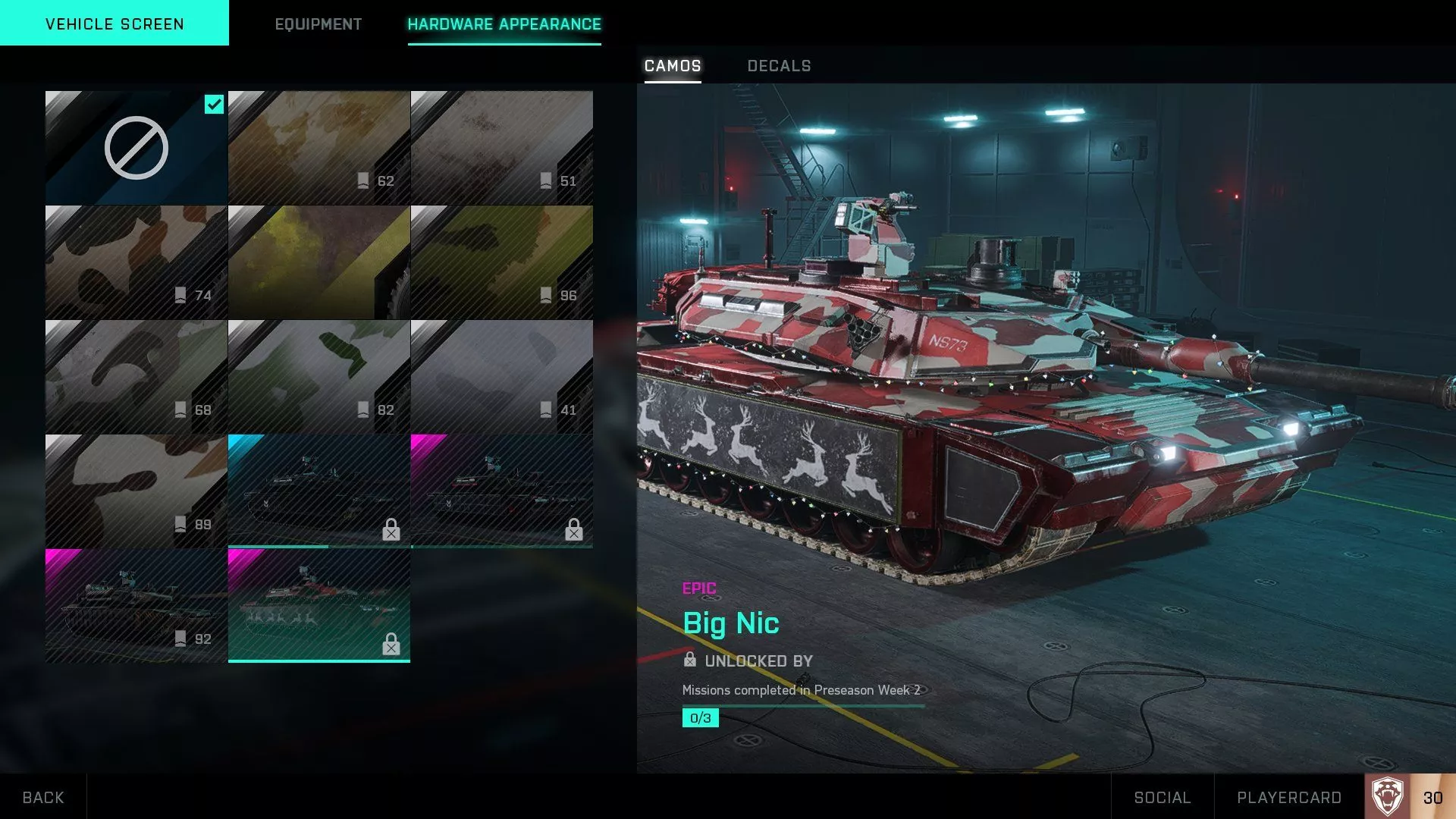Select the woodland camo showing 82
The image size is (1456, 819).
click(x=318, y=375)
